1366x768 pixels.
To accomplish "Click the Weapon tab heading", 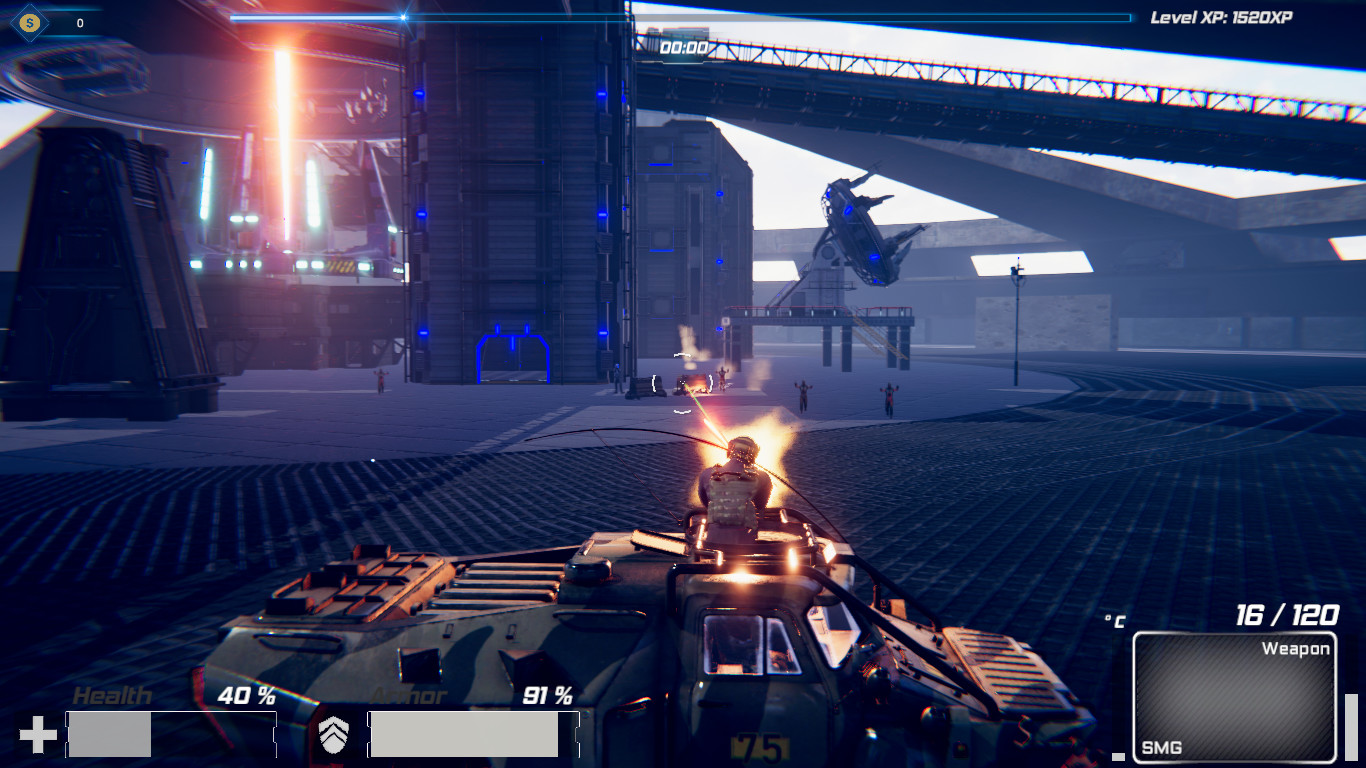I will (1297, 648).
